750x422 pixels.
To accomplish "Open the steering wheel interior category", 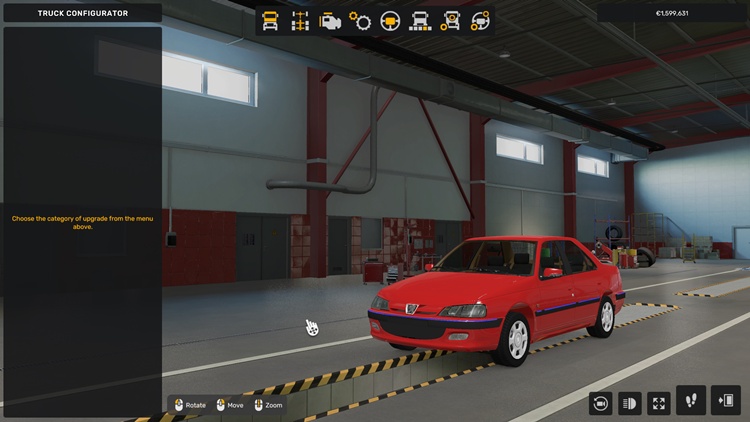I will (390, 21).
